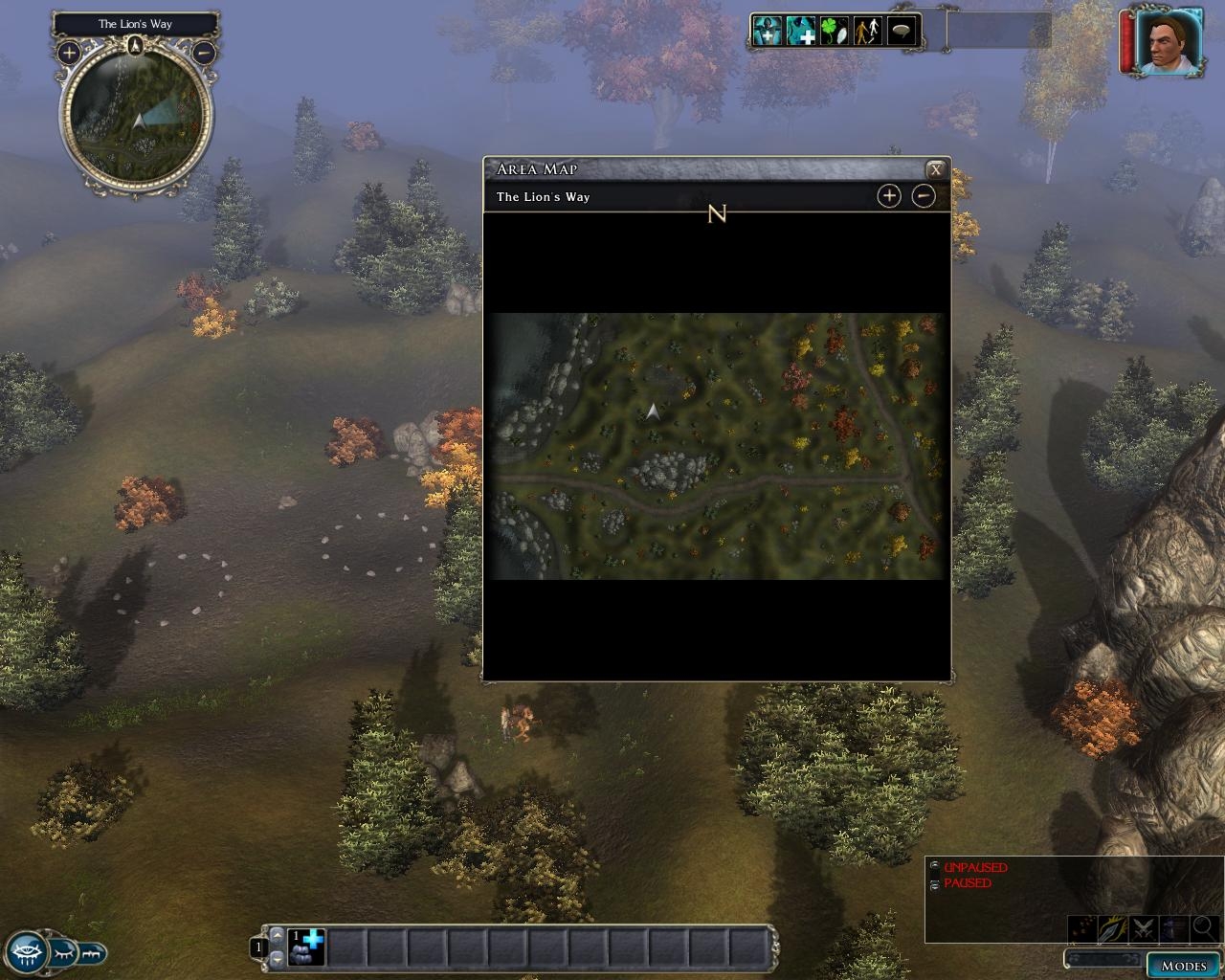Image resolution: width=1225 pixels, height=980 pixels.
Task: Activate the crossed swords mode icon
Action: point(1144,928)
